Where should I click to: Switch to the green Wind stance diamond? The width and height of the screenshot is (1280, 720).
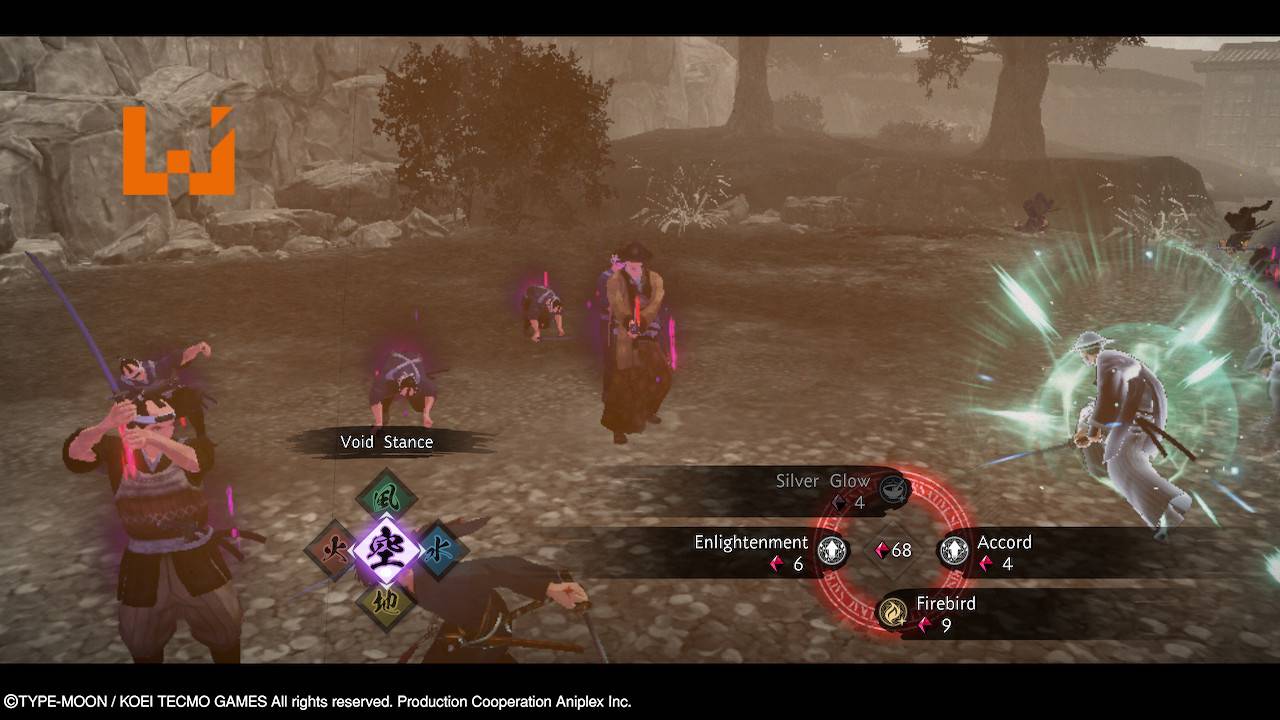386,496
